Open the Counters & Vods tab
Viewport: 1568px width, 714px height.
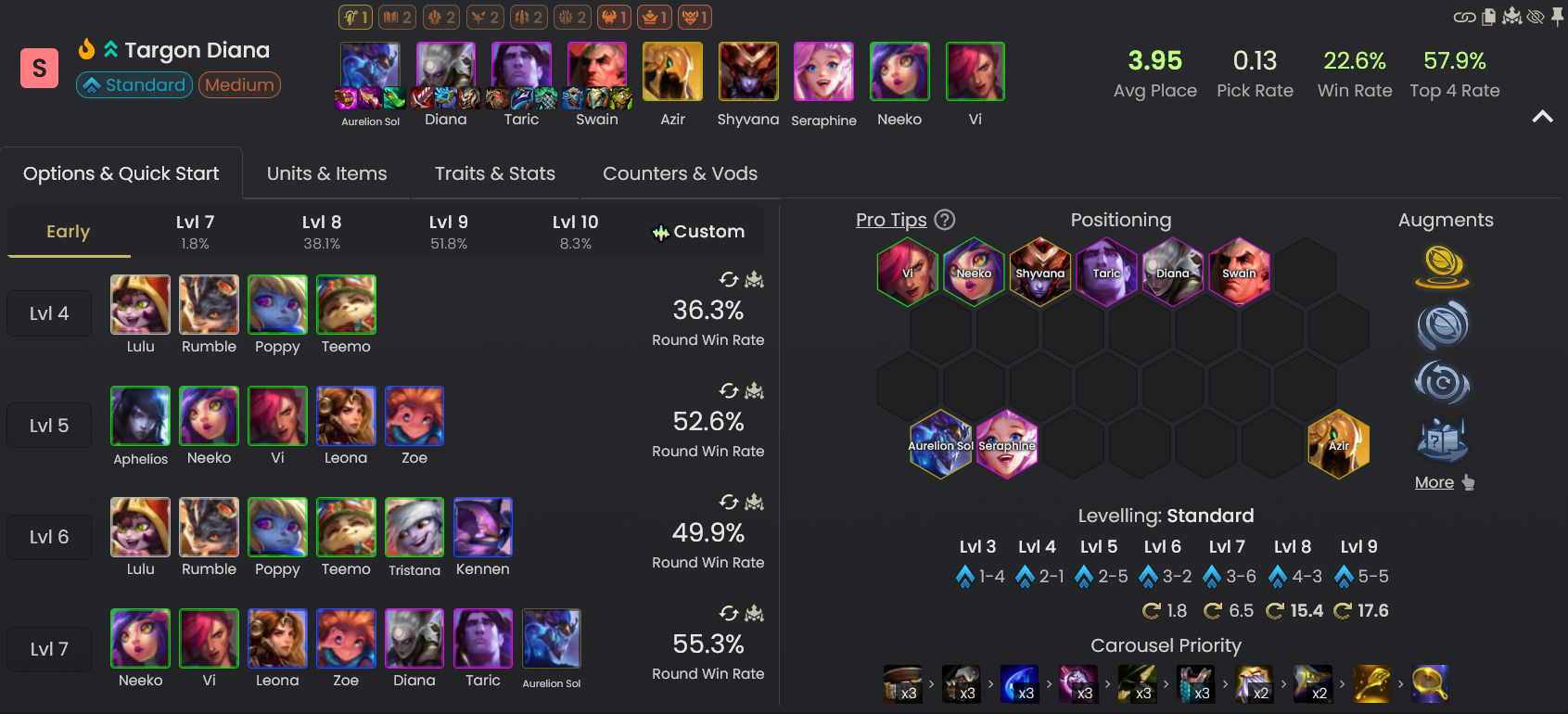pos(680,172)
